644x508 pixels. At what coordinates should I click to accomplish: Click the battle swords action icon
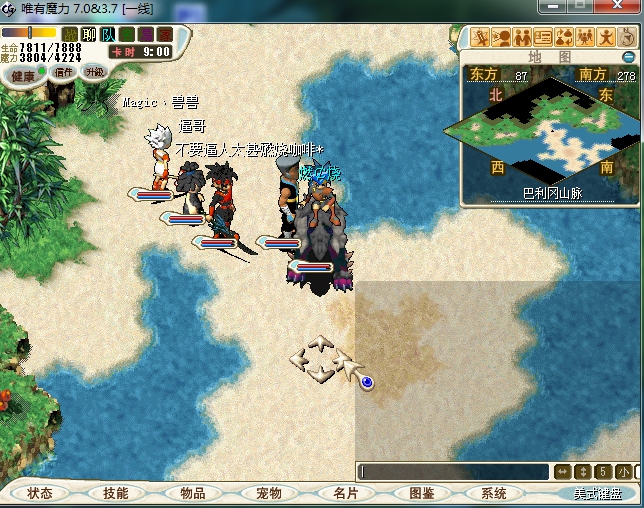coord(481,38)
